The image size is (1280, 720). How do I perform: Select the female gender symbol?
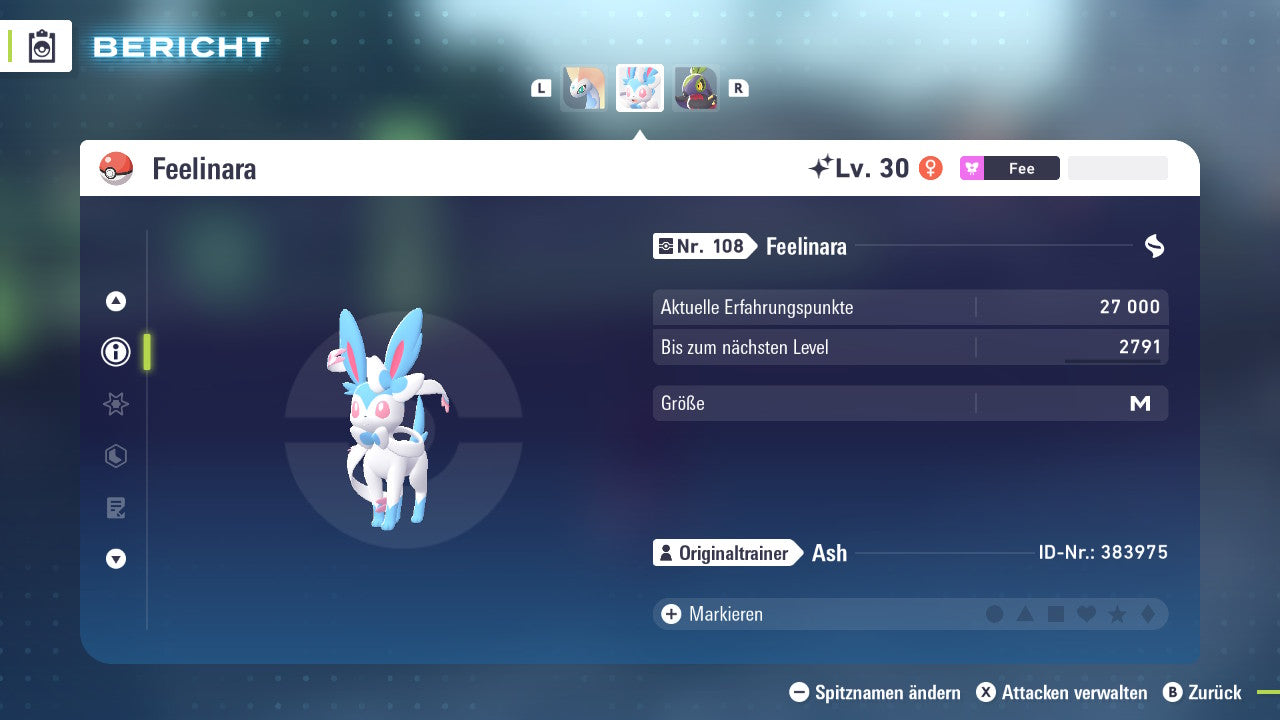coord(930,168)
